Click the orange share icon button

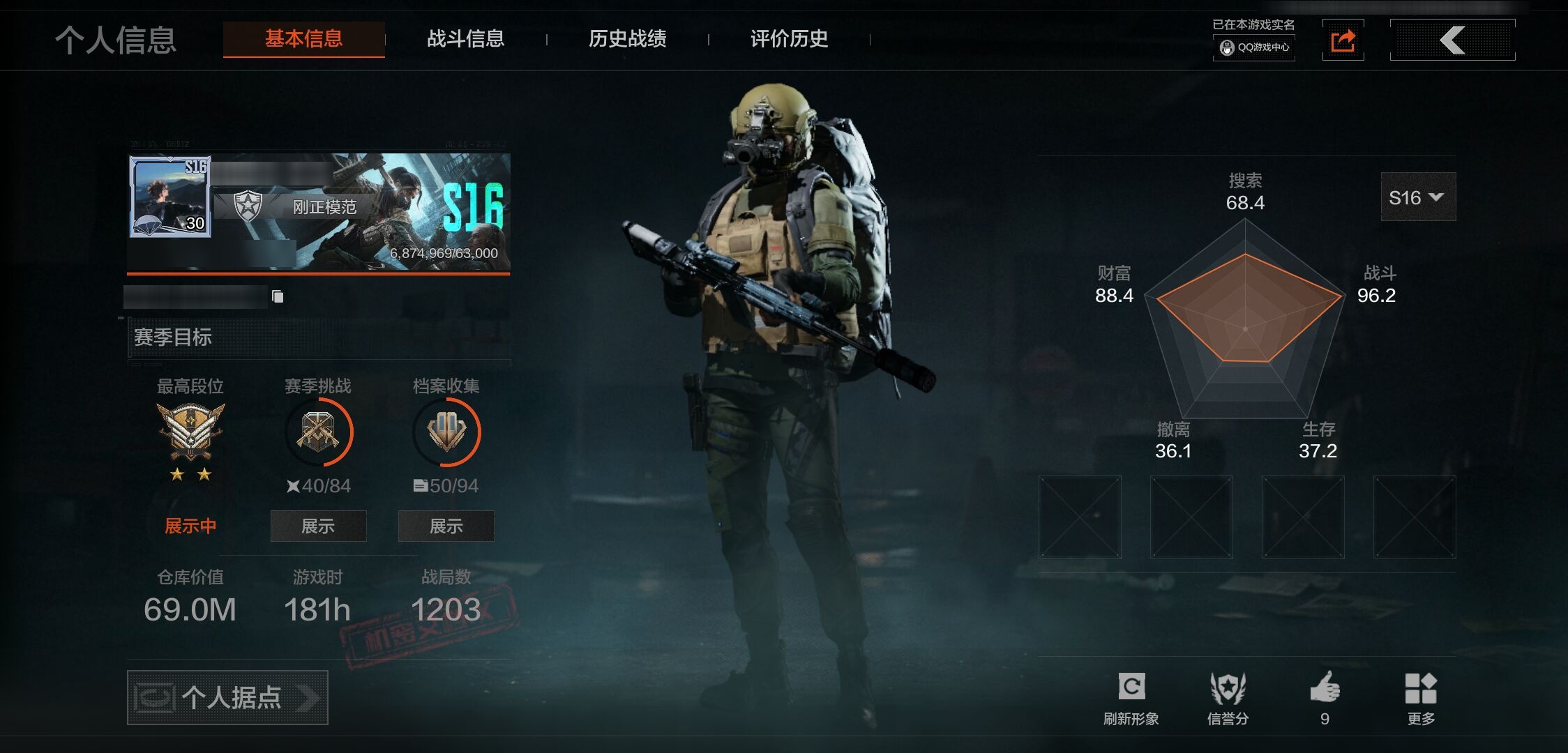[1343, 40]
